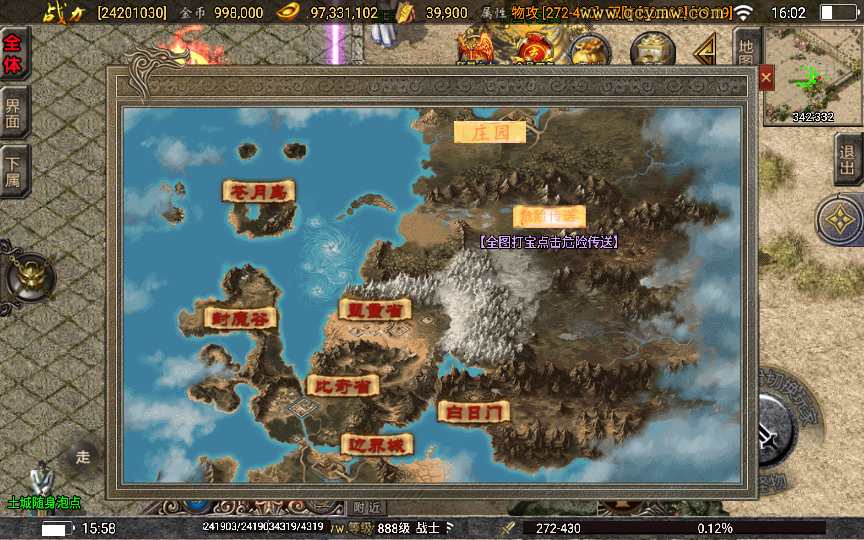This screenshot has height=540, width=864.
Task: Click the 全图打宝点击危险传送 teleport link
Action: [x=547, y=242]
